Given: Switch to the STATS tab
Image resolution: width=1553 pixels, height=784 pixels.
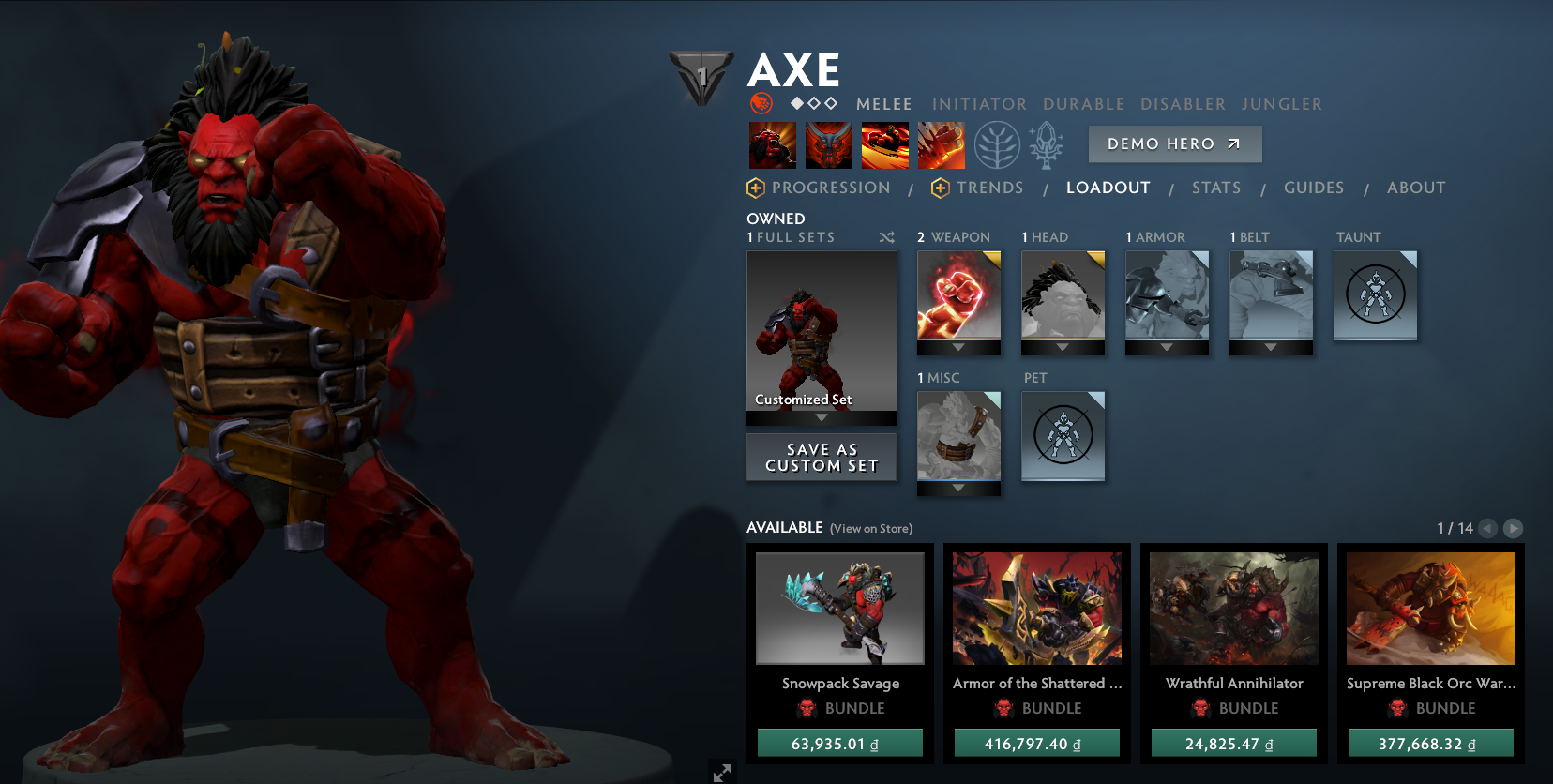Looking at the screenshot, I should 1215,188.
